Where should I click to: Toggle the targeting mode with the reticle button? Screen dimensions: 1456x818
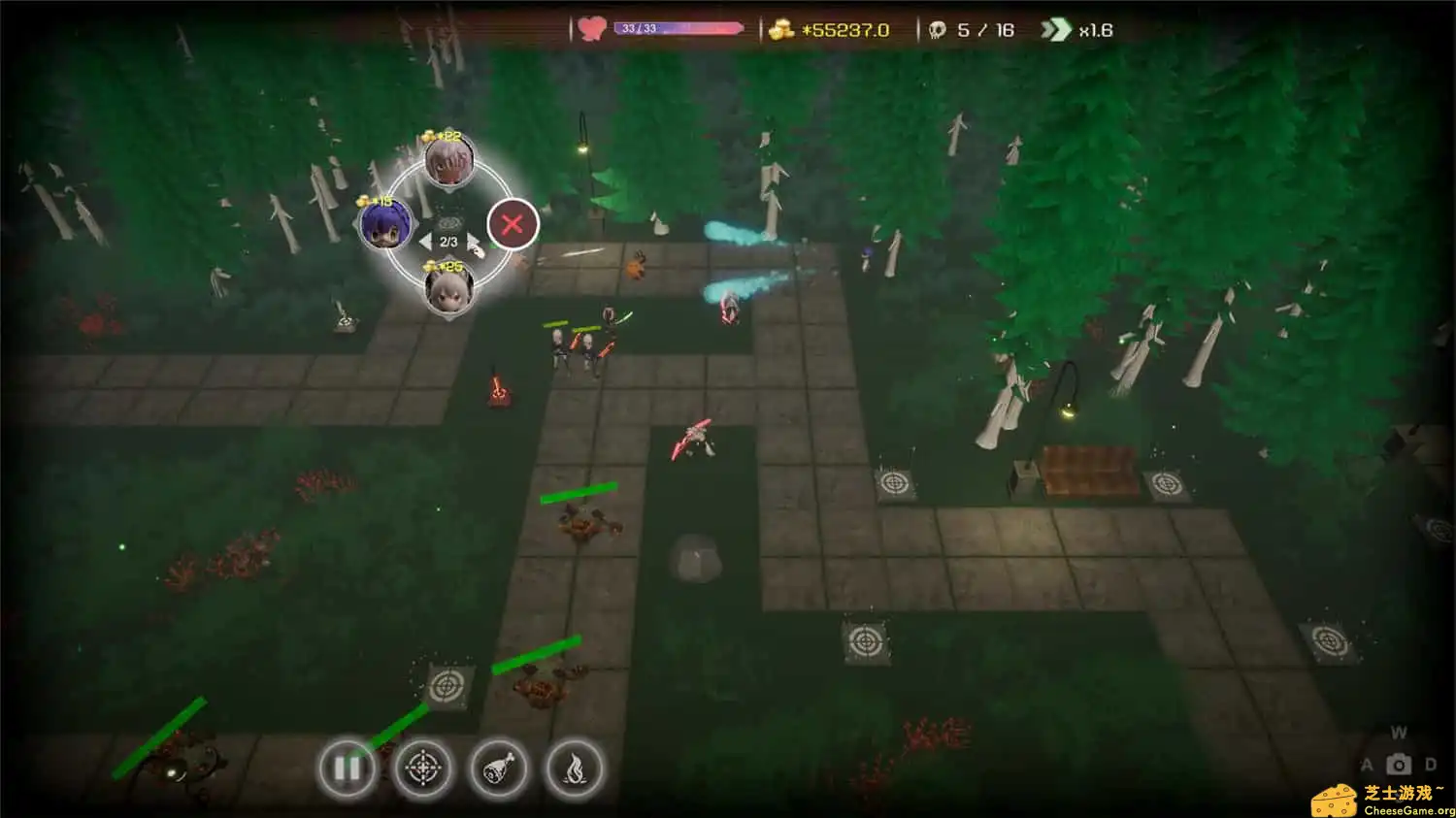424,768
